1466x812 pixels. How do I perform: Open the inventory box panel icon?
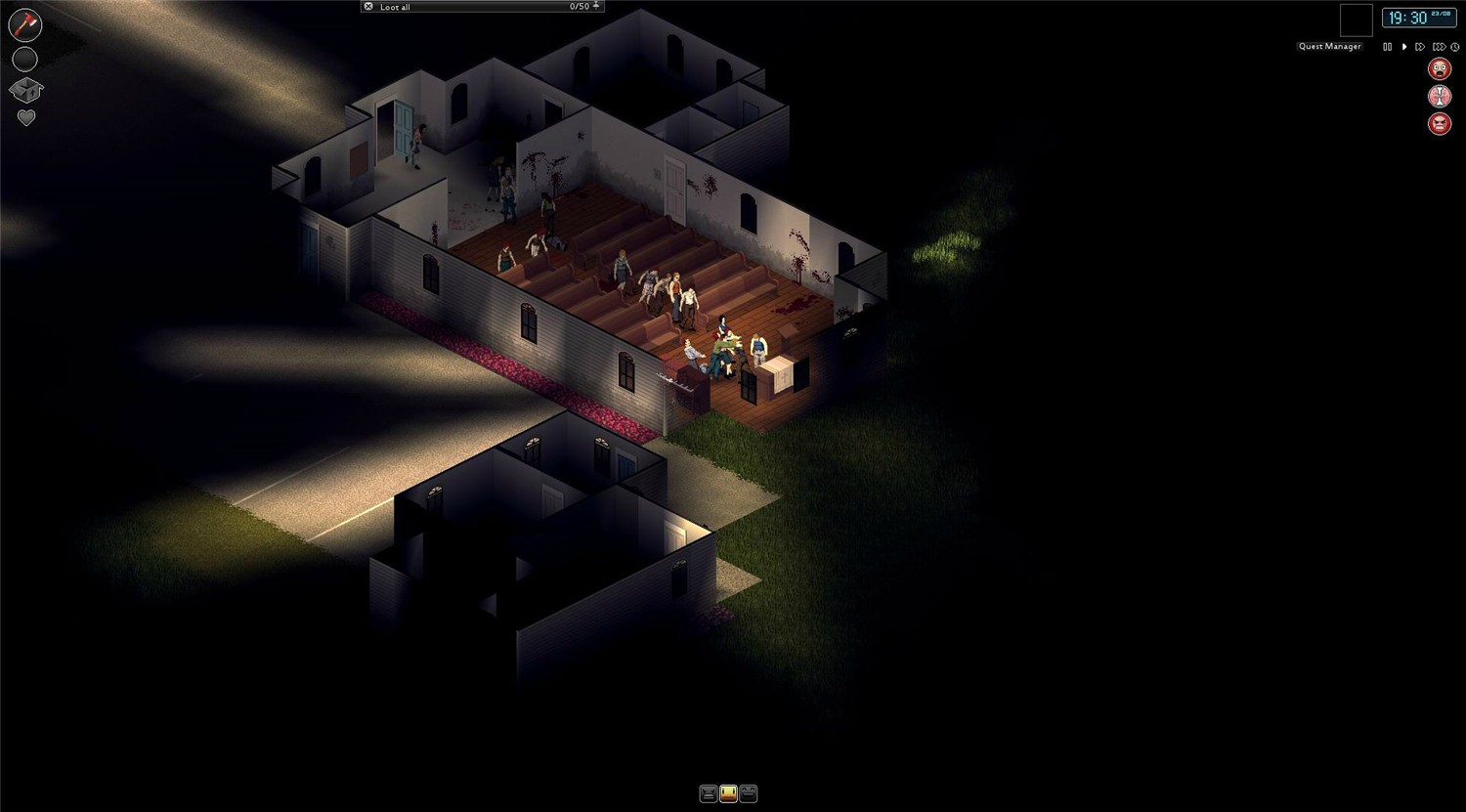[24, 90]
